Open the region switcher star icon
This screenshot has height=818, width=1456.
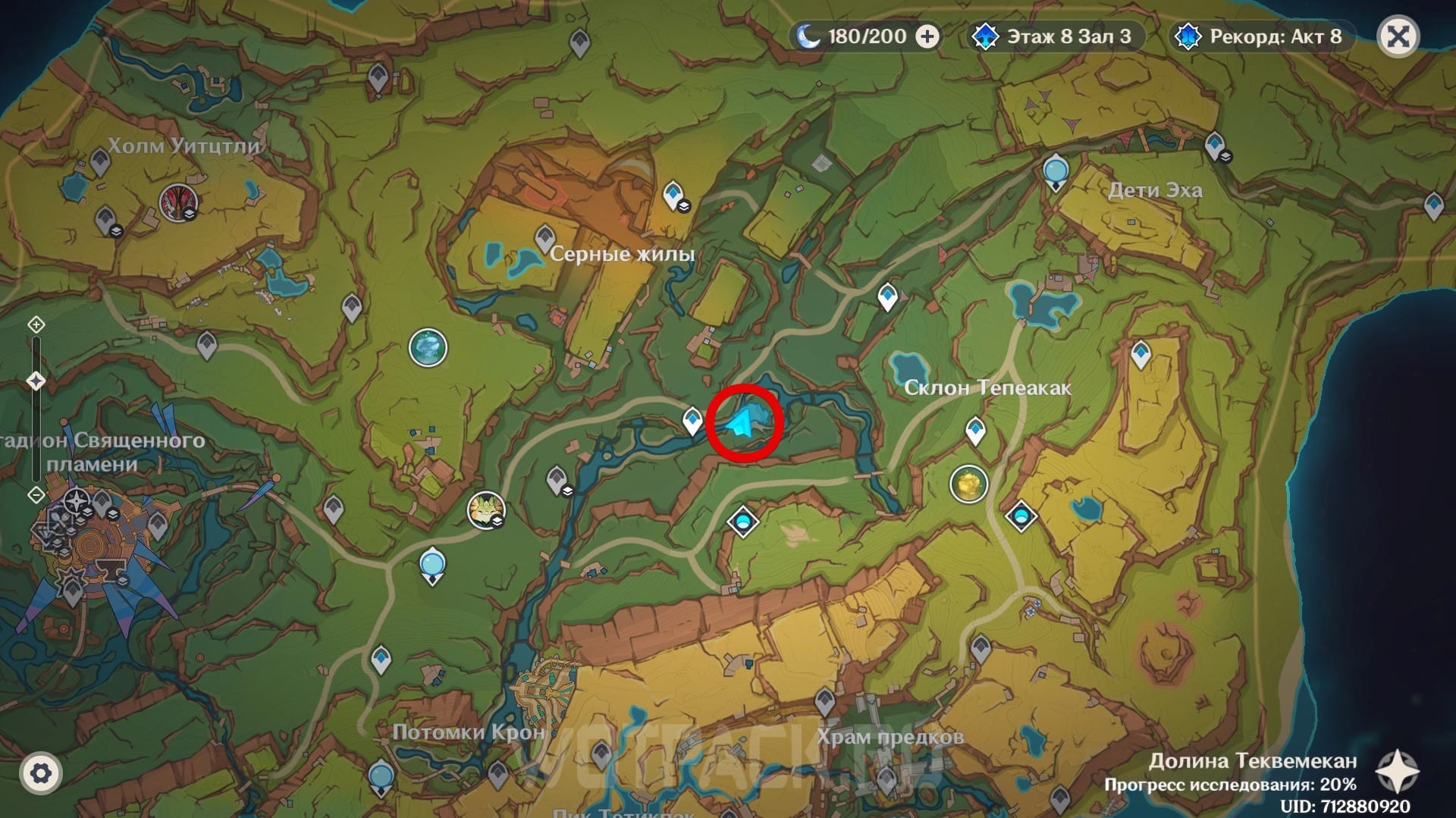[x=1397, y=771]
